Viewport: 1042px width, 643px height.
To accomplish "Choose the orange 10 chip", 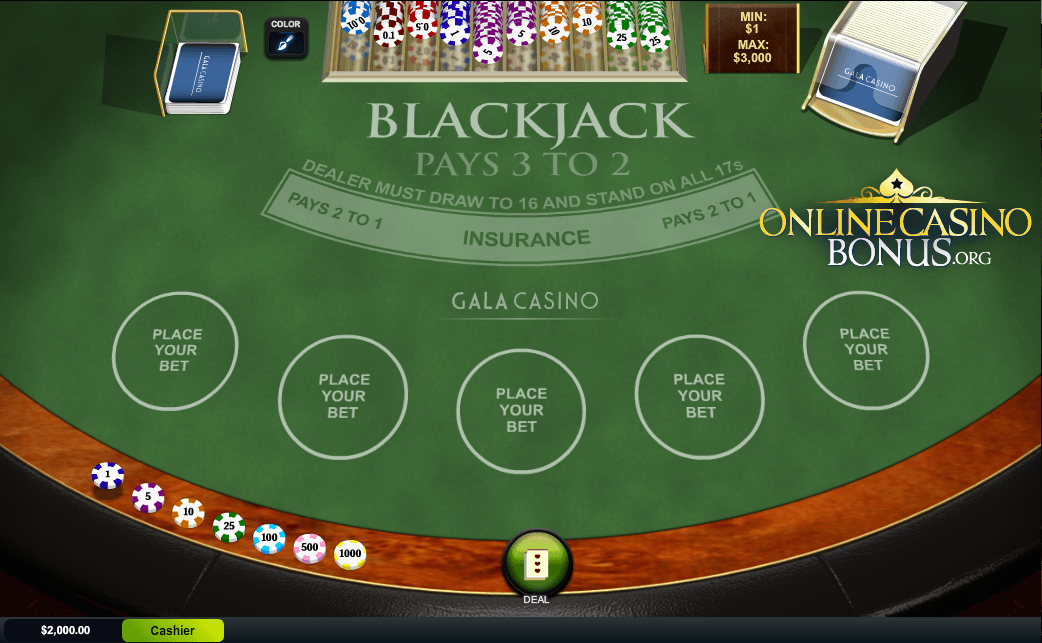I will (x=188, y=513).
